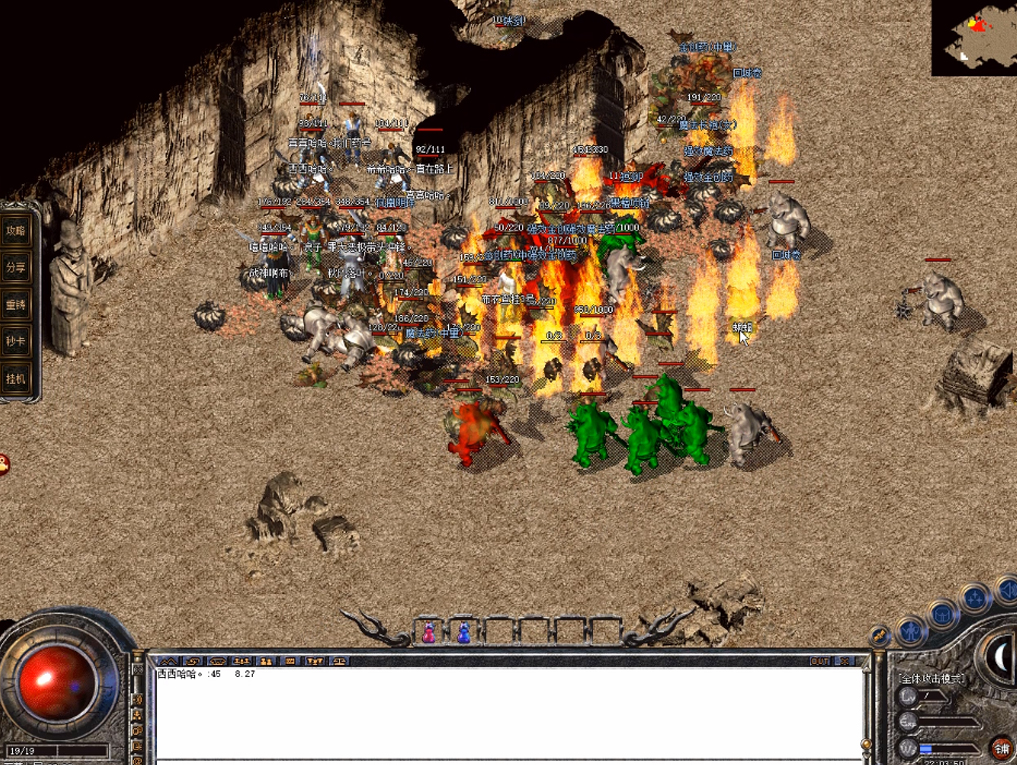Toggle 挂机 auto-play mode
This screenshot has height=765, width=1017.
(x=15, y=379)
